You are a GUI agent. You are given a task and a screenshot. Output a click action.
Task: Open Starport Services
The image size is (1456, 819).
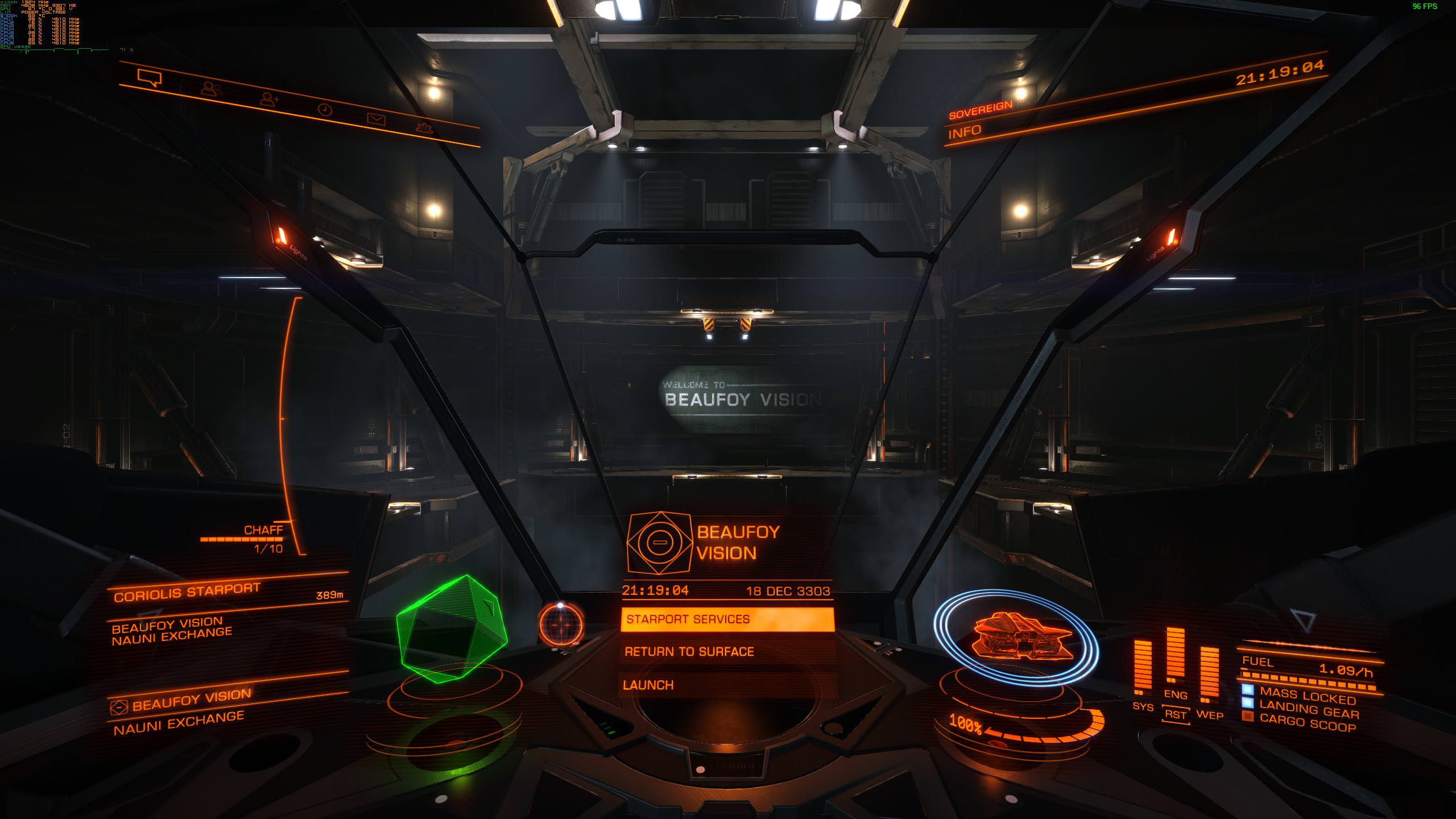727,619
